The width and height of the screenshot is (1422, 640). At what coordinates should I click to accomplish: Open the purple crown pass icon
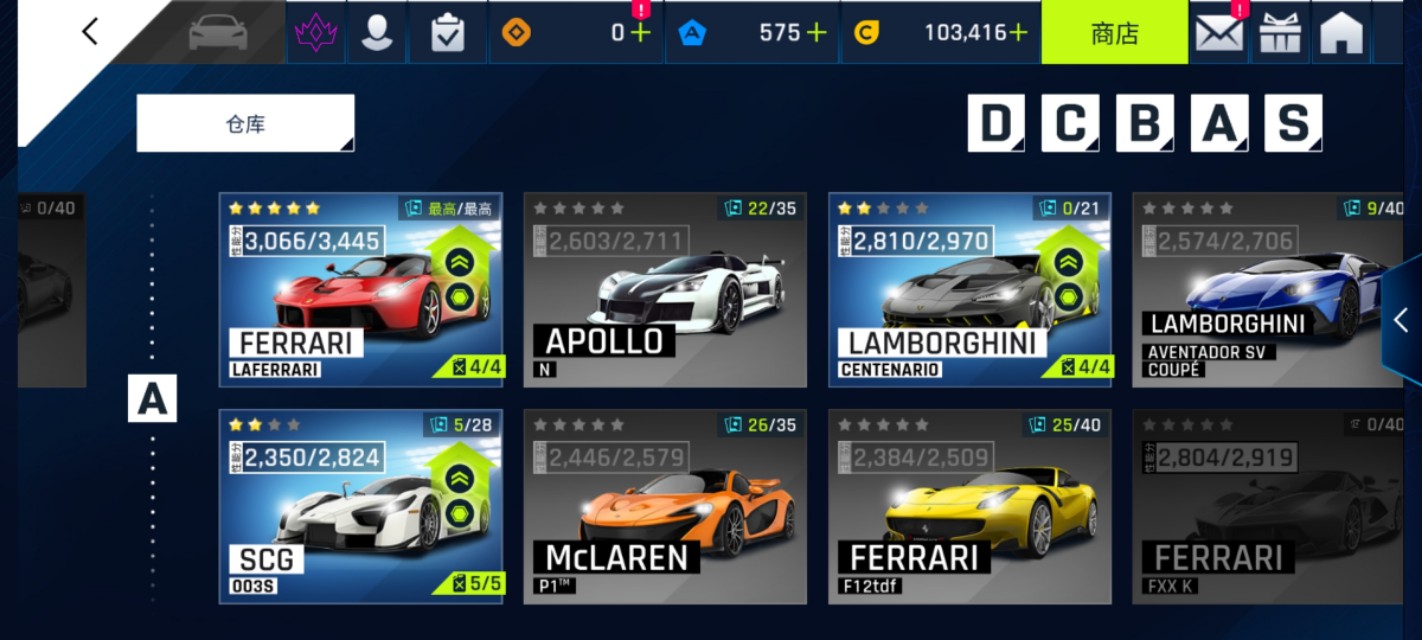pyautogui.click(x=316, y=33)
